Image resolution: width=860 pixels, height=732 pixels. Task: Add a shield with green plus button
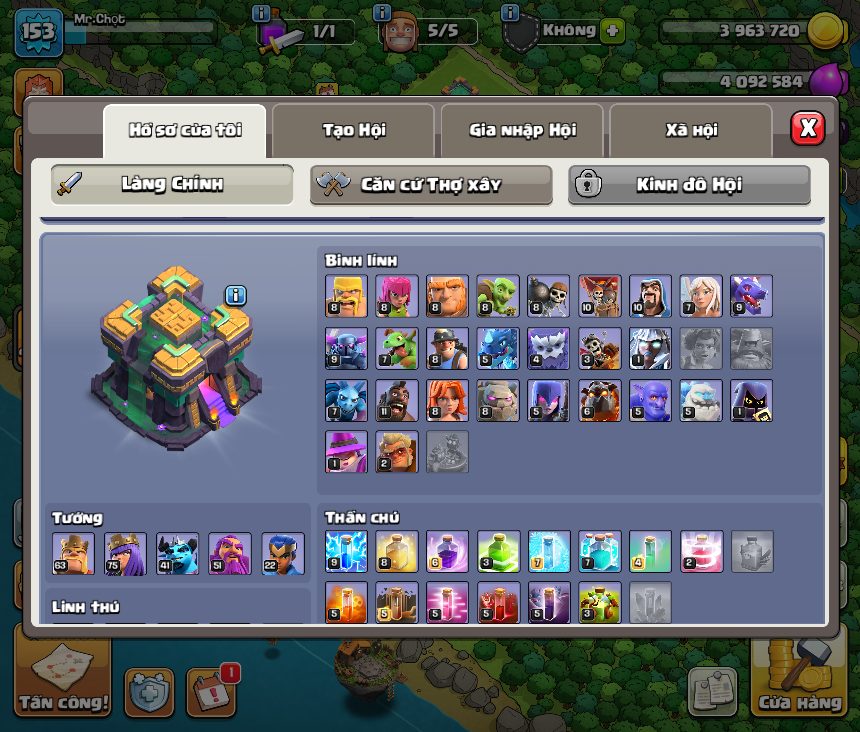612,30
